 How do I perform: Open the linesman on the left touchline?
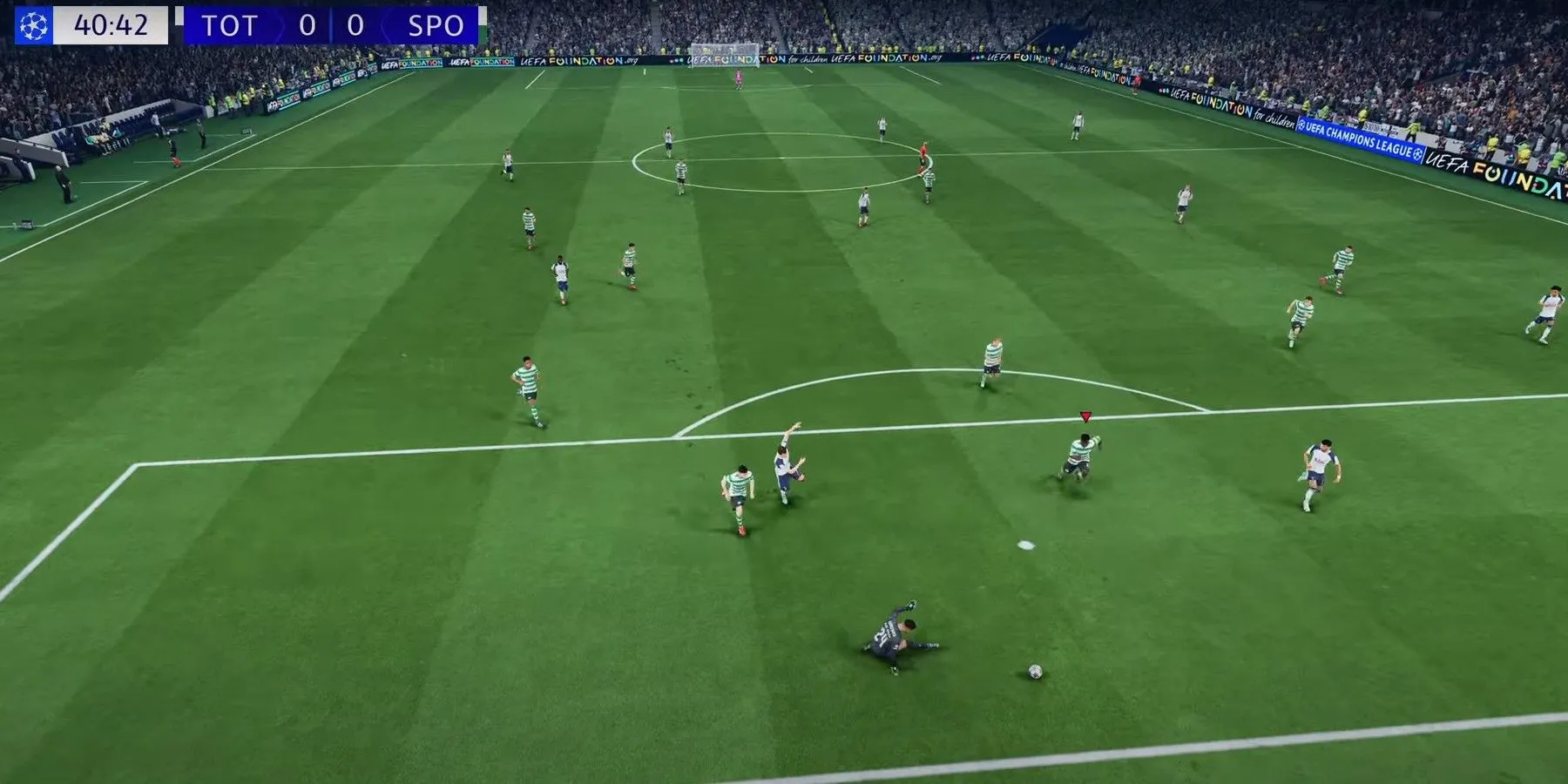tap(174, 146)
